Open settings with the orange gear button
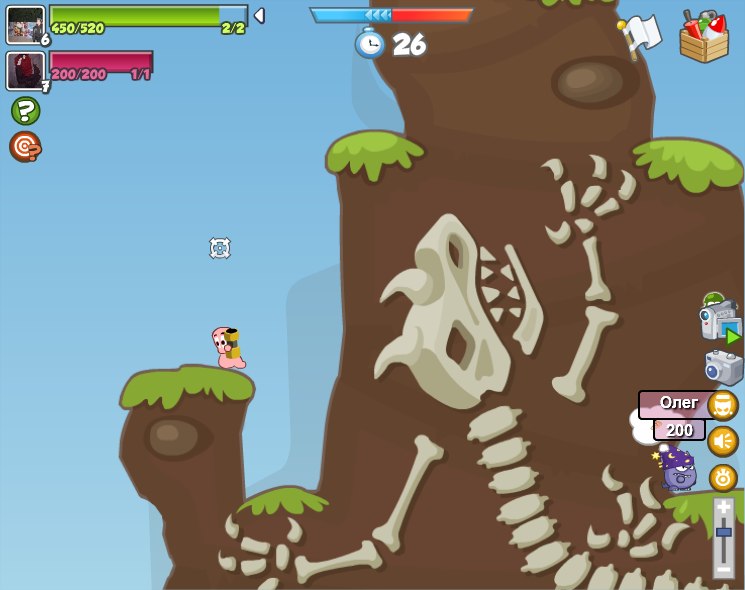Viewport: 745px width, 590px height. (723, 478)
